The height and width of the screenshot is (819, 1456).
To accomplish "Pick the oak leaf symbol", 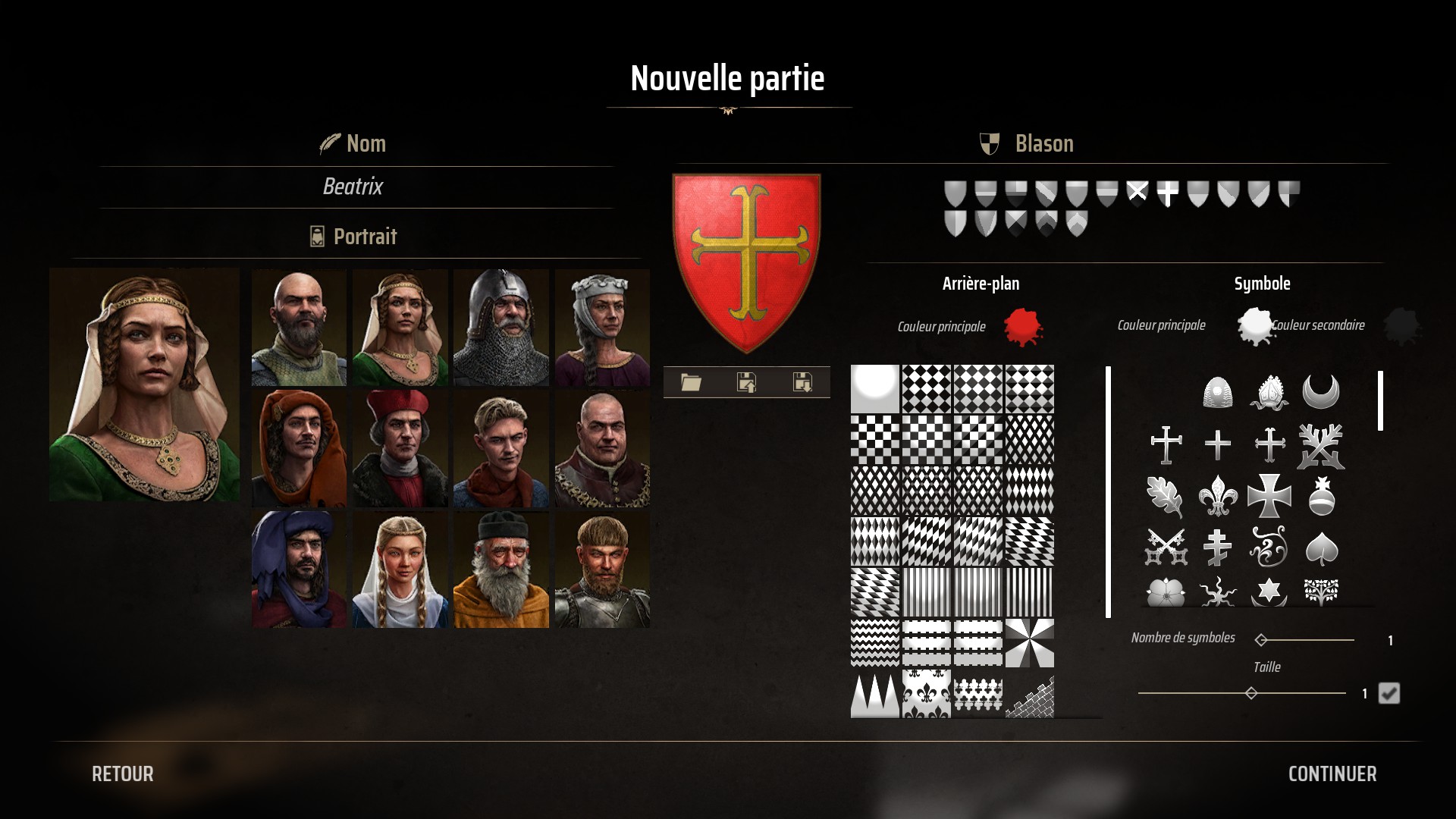I will tap(1165, 497).
